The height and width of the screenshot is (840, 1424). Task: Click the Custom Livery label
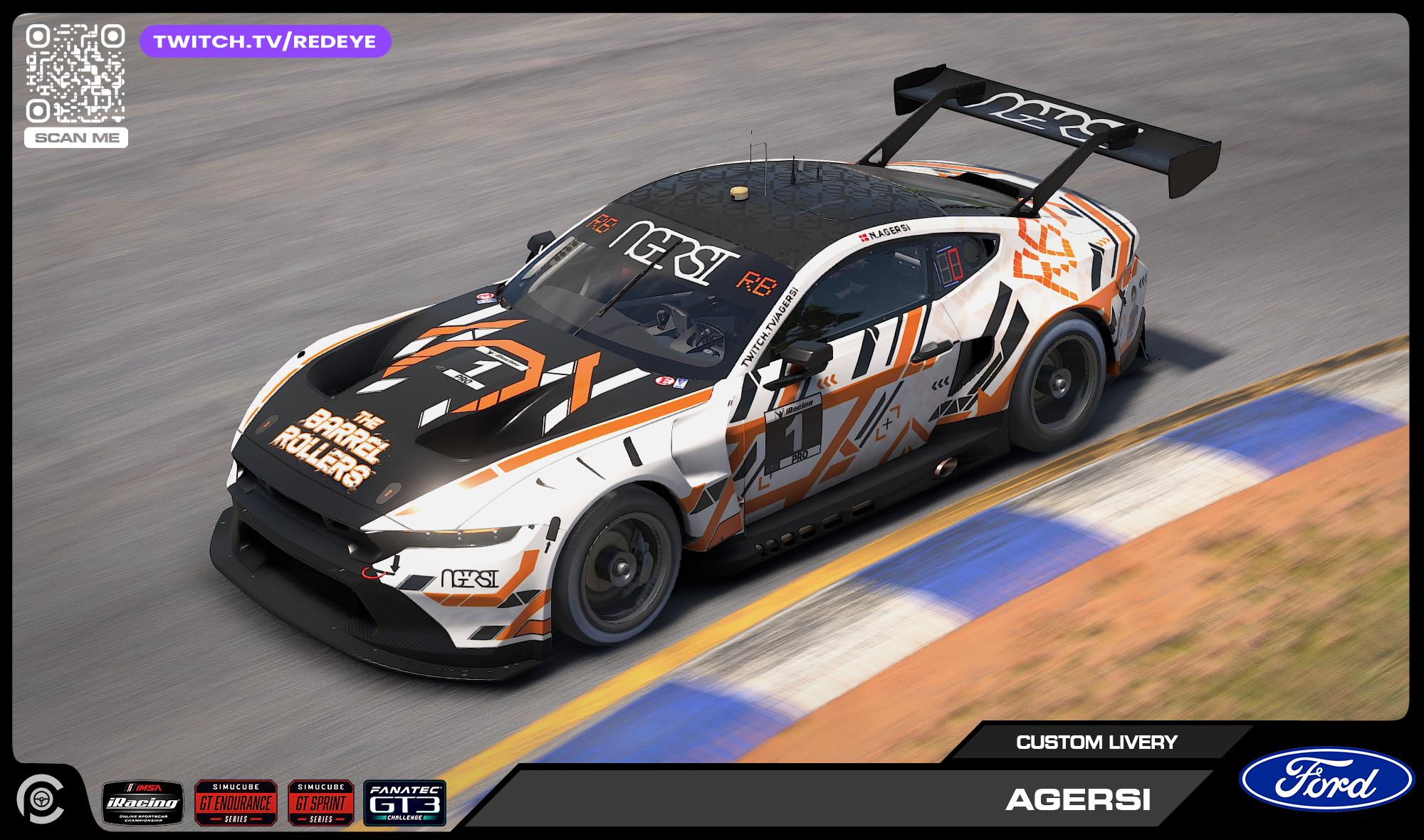(1096, 742)
